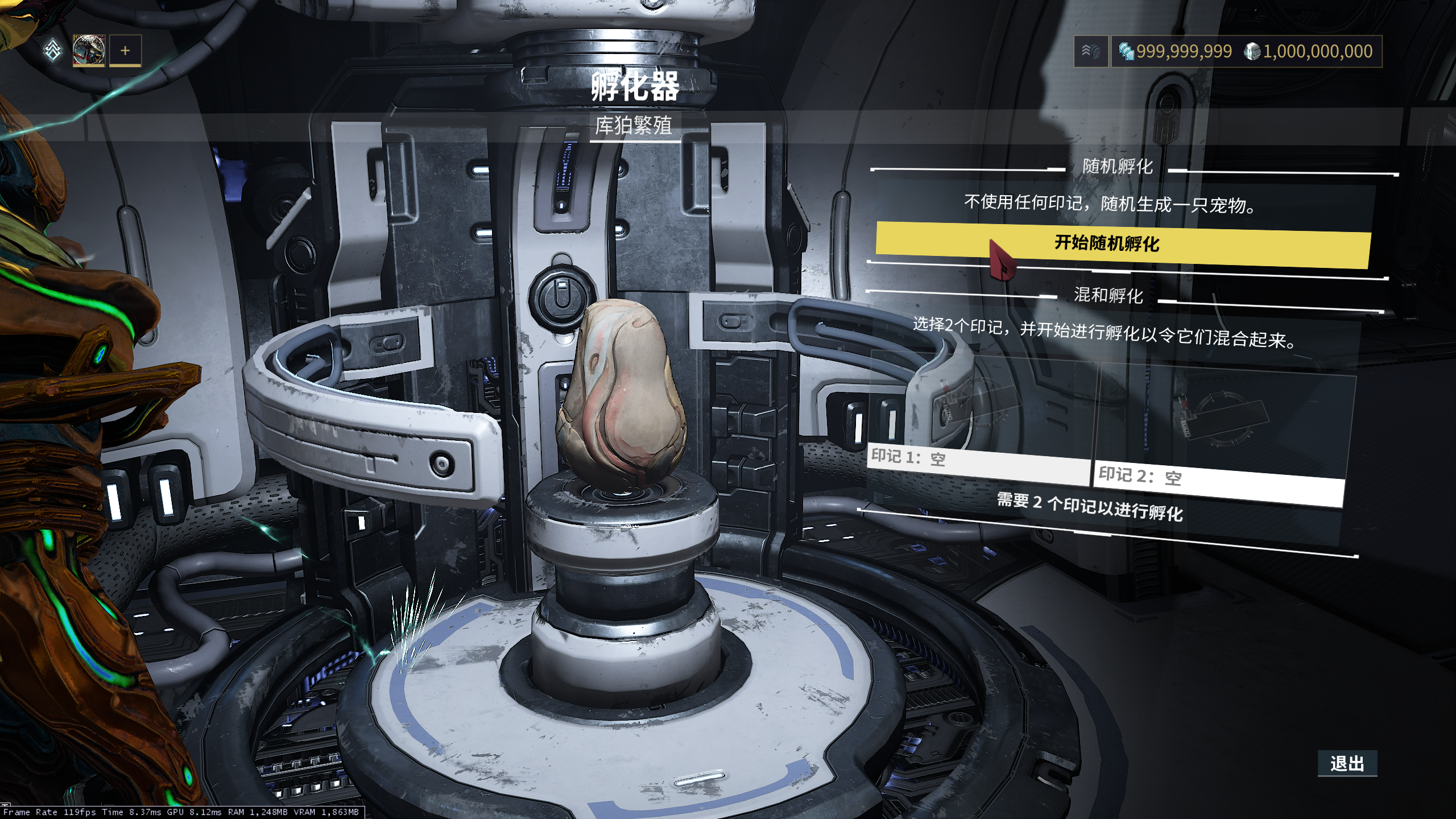Open the platinum currency balance panel
Image resolution: width=1456 pixels, height=819 pixels.
tap(1175, 52)
